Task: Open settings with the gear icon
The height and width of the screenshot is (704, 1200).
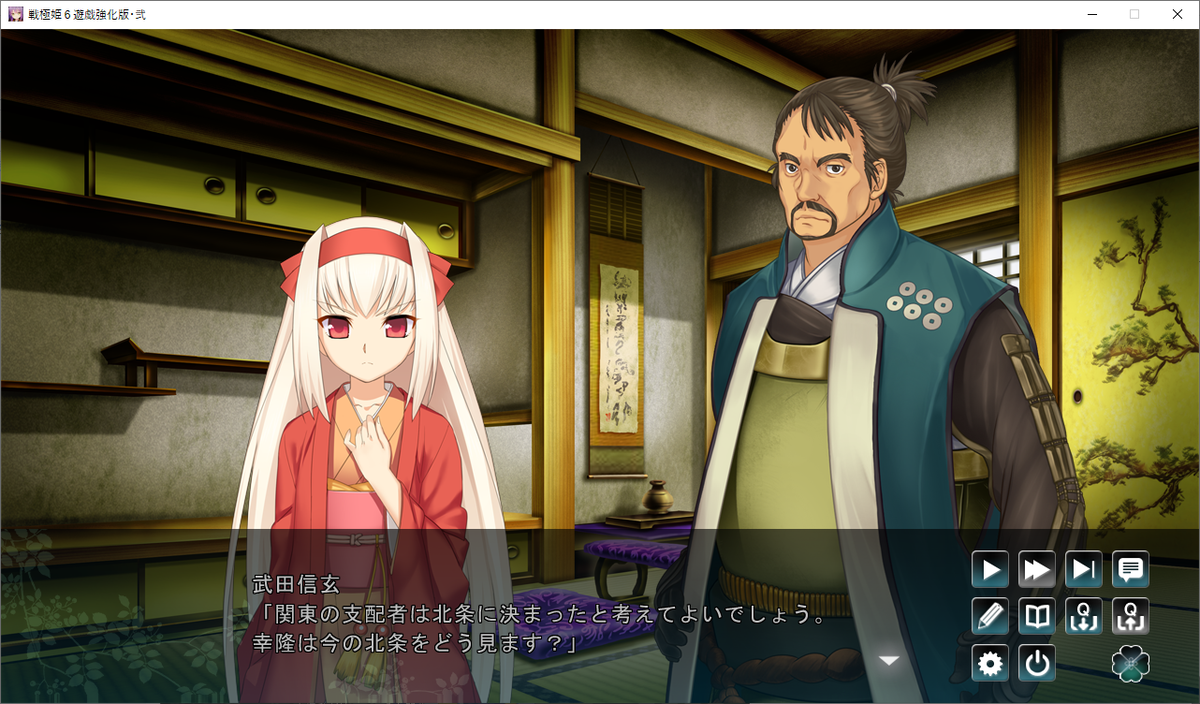Action: (x=990, y=663)
